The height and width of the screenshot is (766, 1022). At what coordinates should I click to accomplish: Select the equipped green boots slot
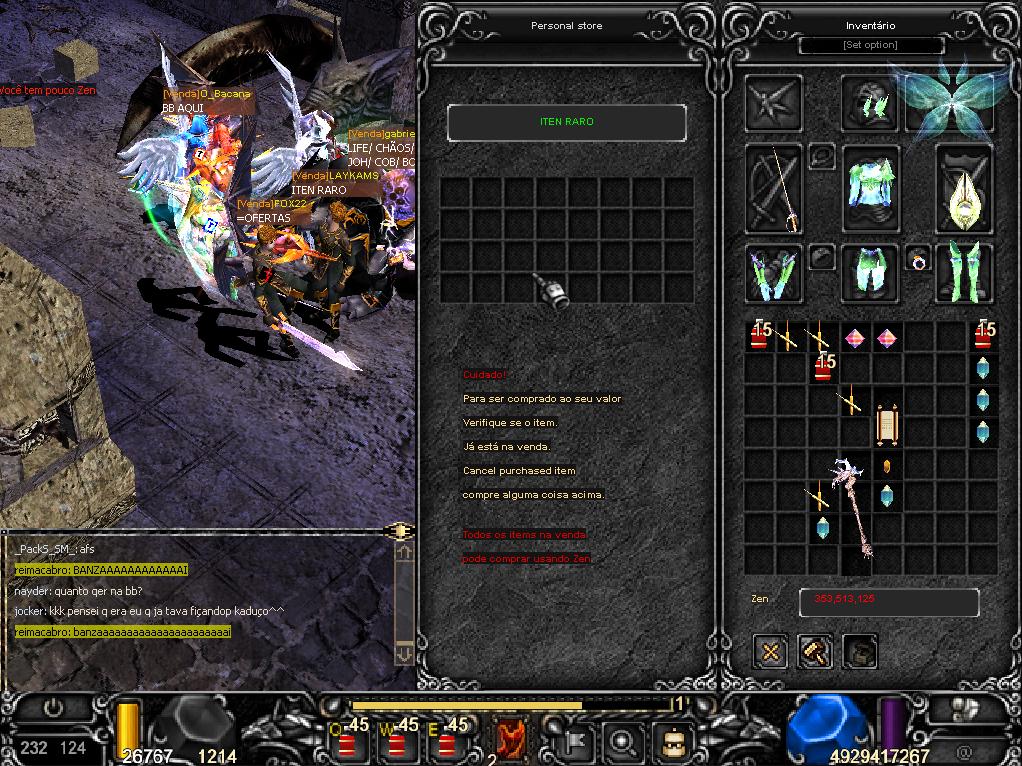pos(963,272)
